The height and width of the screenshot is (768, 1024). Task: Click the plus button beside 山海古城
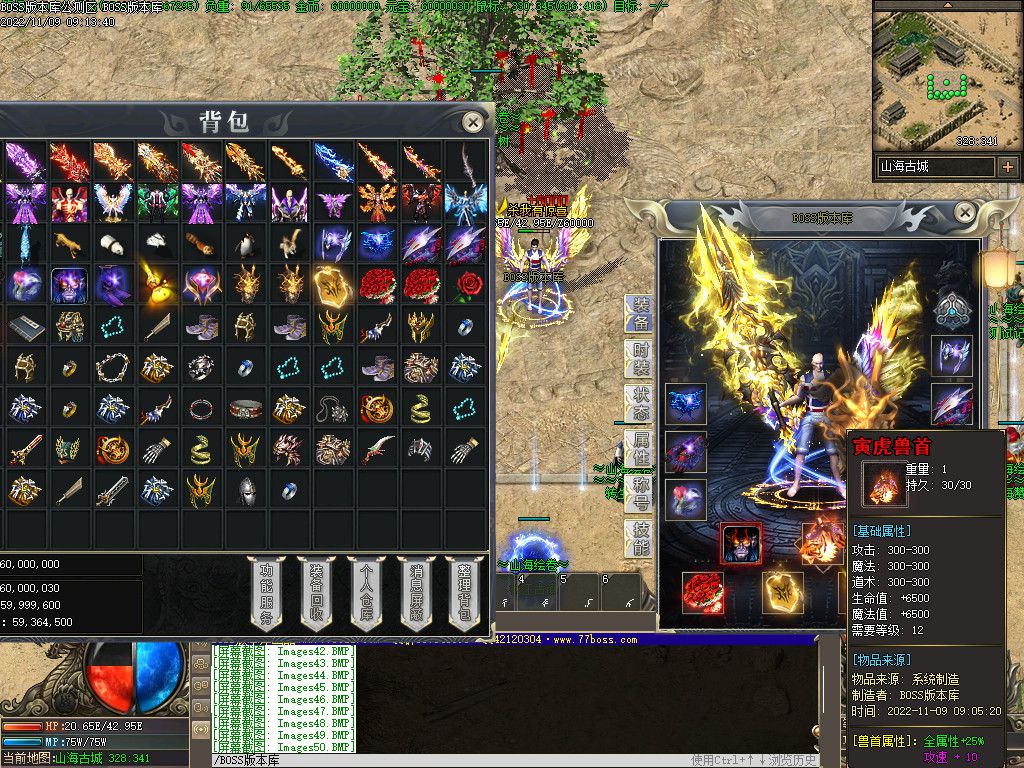coord(1007,167)
